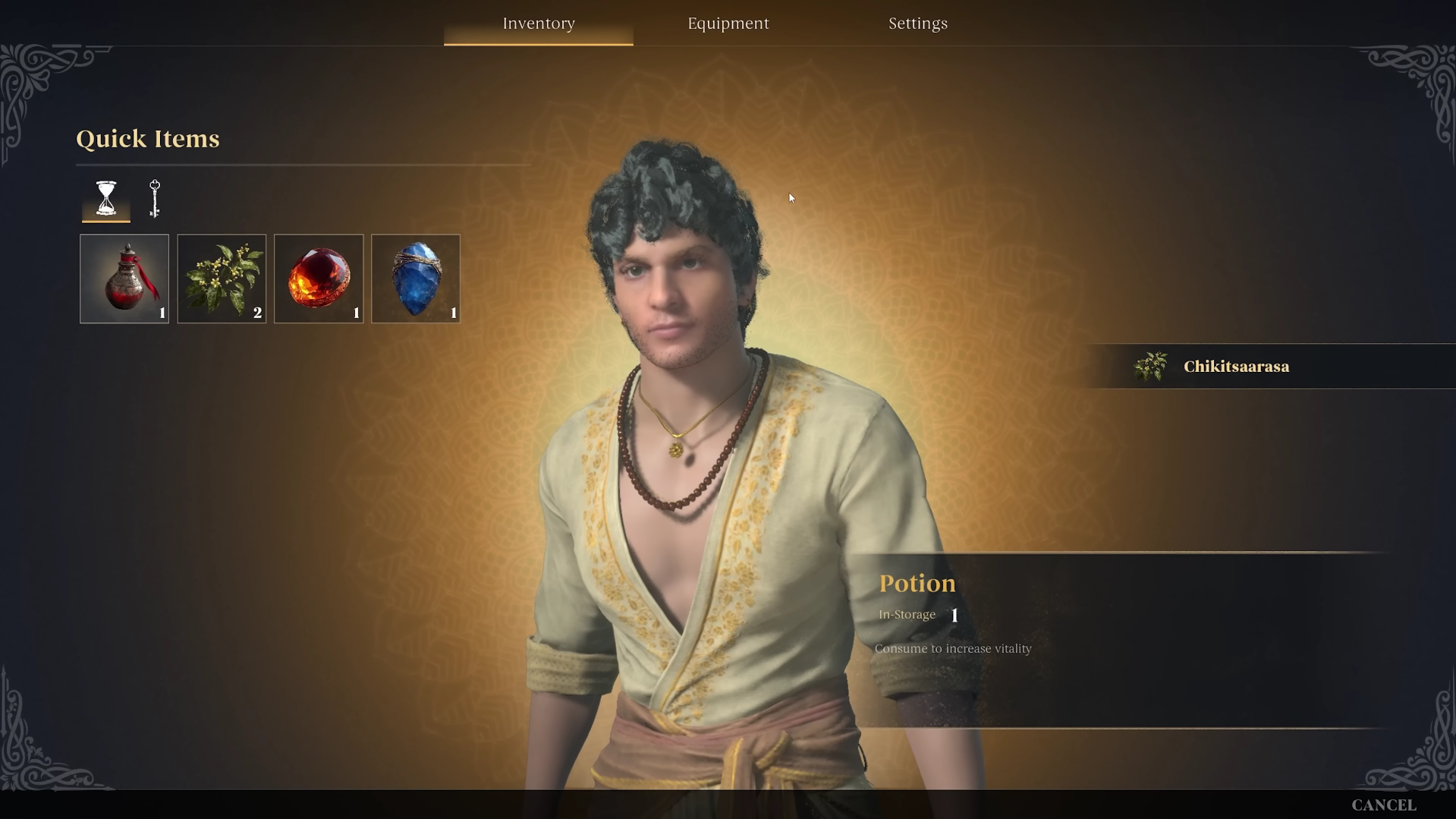The height and width of the screenshot is (819, 1456).
Task: Select the blue crystal quick item icon
Action: pos(415,278)
